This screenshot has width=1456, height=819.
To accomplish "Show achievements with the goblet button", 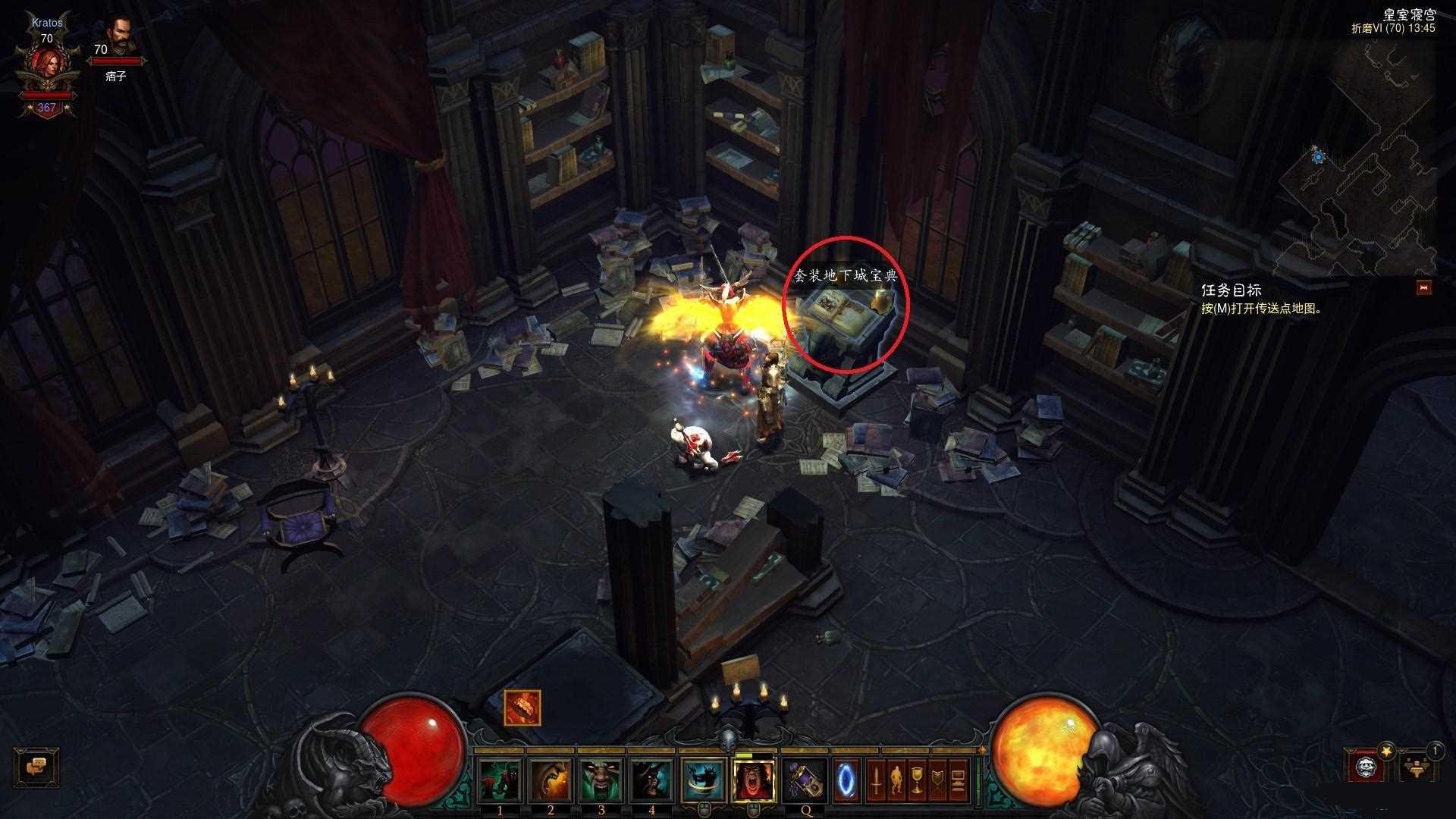I will coord(917,780).
